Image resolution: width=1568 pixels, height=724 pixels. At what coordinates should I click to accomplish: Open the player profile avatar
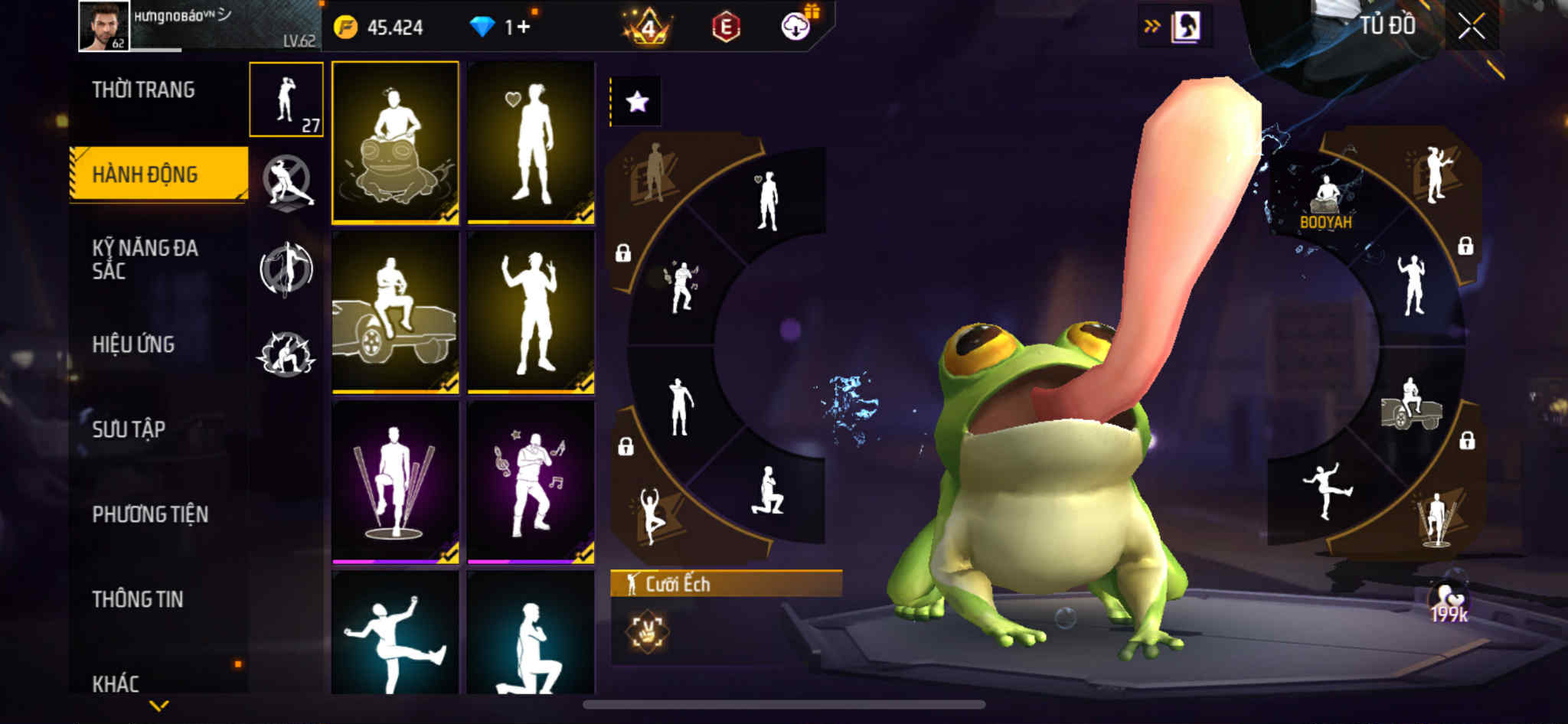click(x=104, y=26)
